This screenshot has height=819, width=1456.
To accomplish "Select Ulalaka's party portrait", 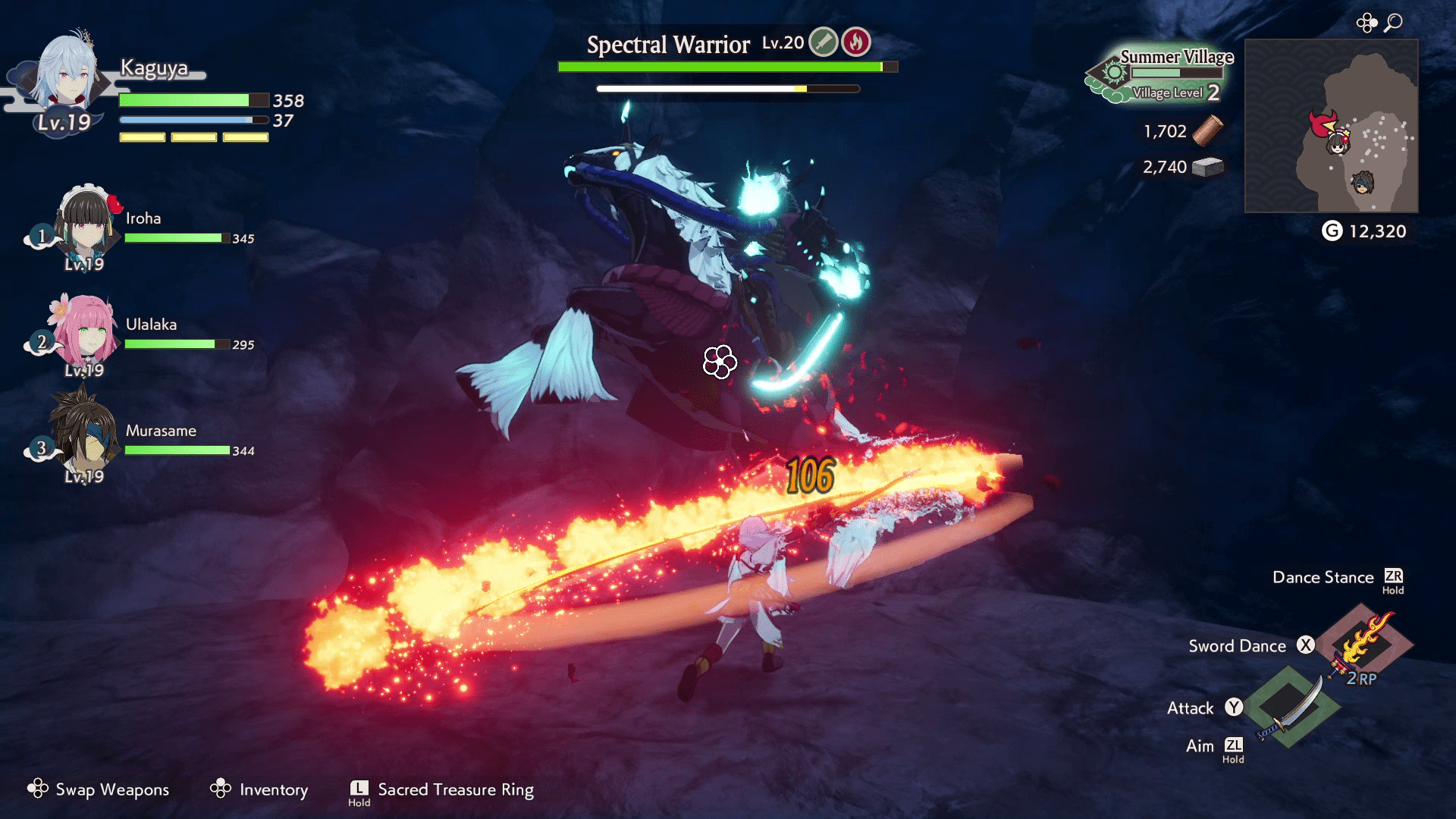I will point(85,332).
